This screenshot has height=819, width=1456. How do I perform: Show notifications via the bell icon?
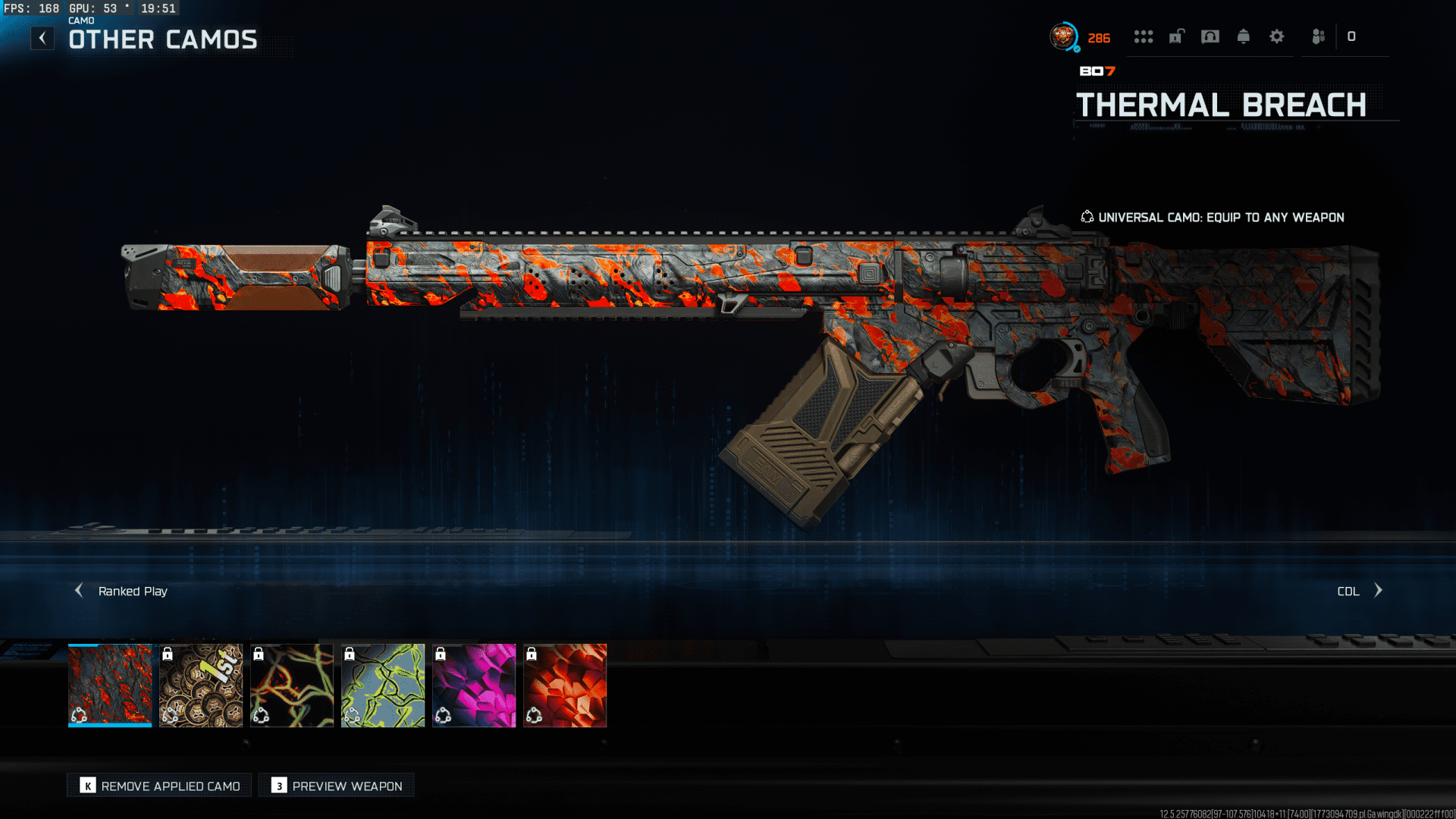pyautogui.click(x=1244, y=36)
